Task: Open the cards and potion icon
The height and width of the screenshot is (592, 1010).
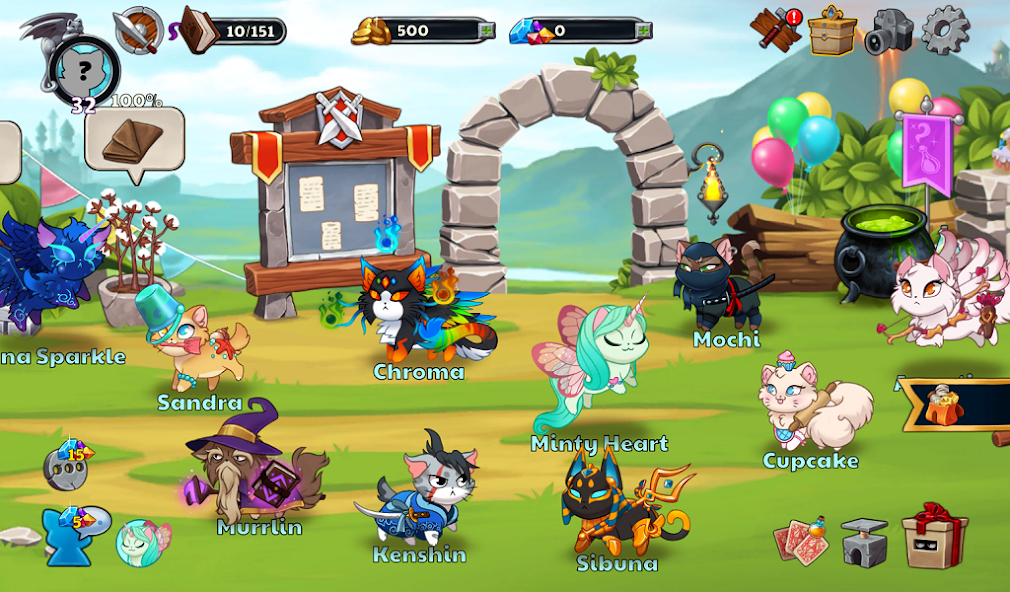Action: (802, 540)
